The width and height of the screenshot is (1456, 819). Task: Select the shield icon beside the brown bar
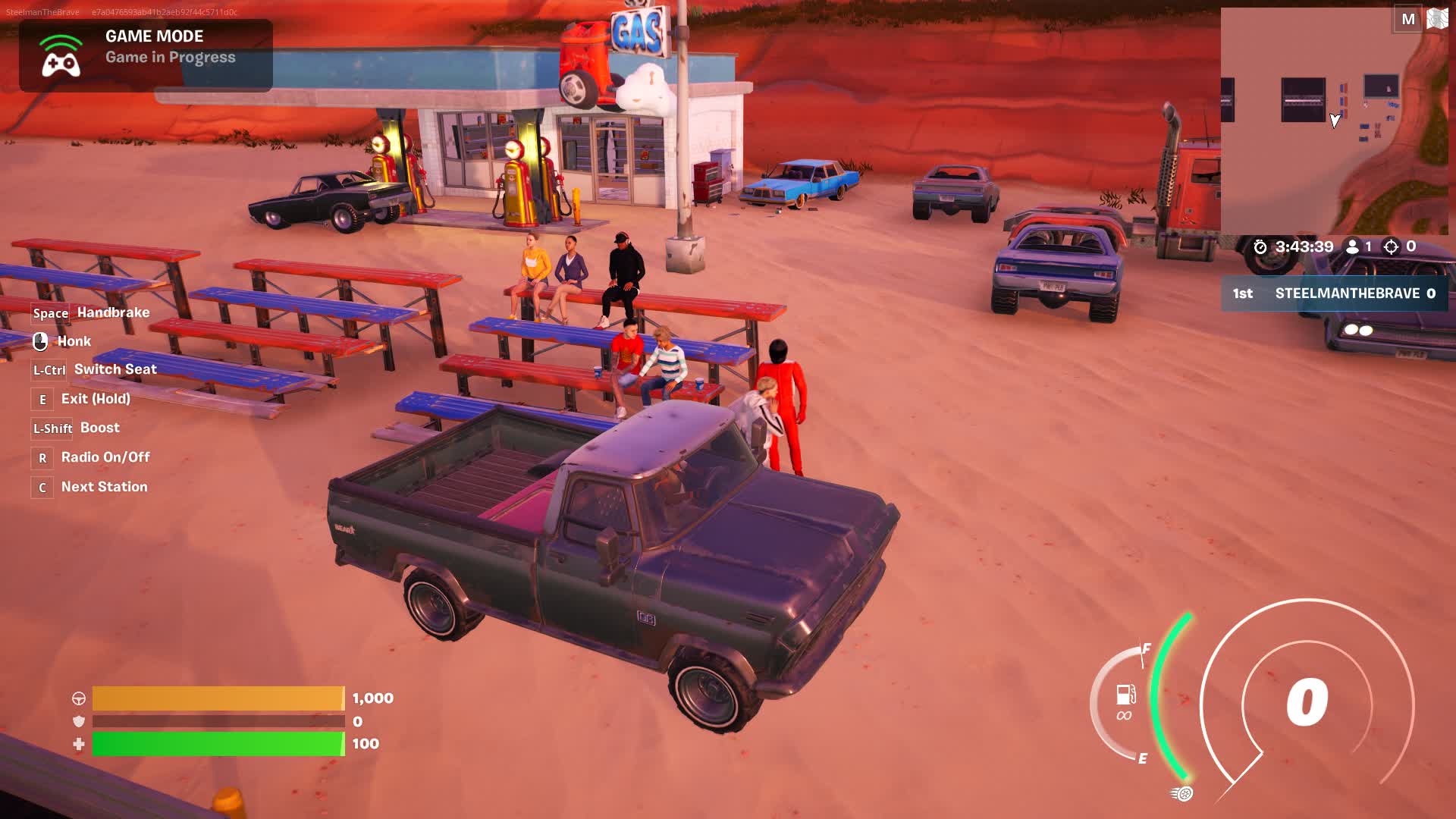point(78,723)
